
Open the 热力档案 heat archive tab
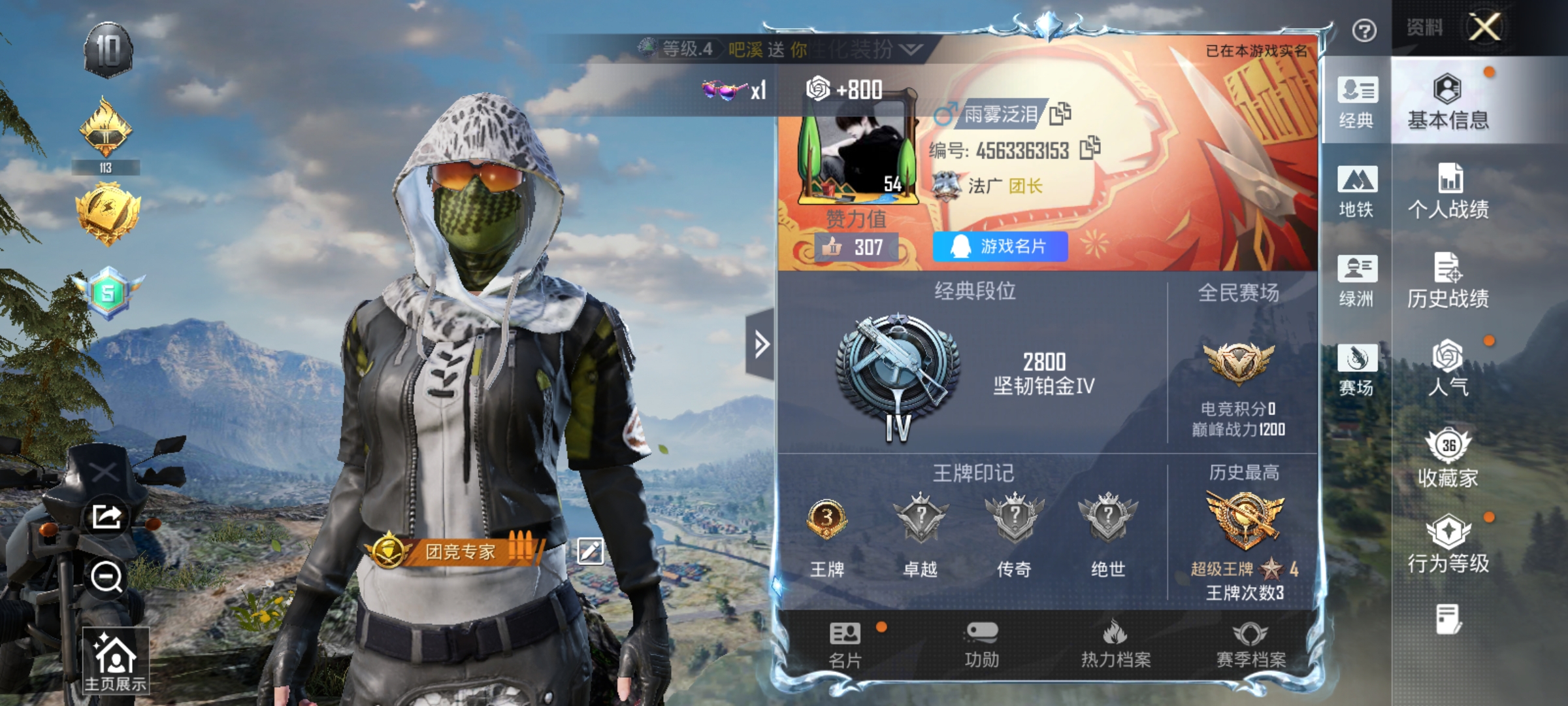(x=1116, y=645)
